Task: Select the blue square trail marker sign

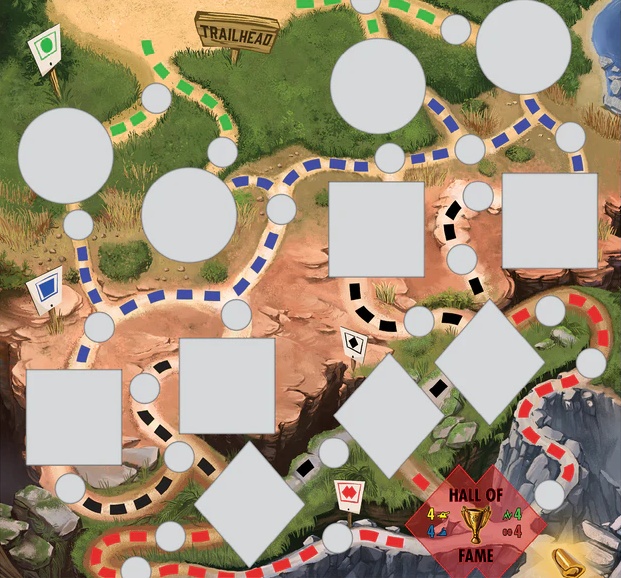Action: 47,290
